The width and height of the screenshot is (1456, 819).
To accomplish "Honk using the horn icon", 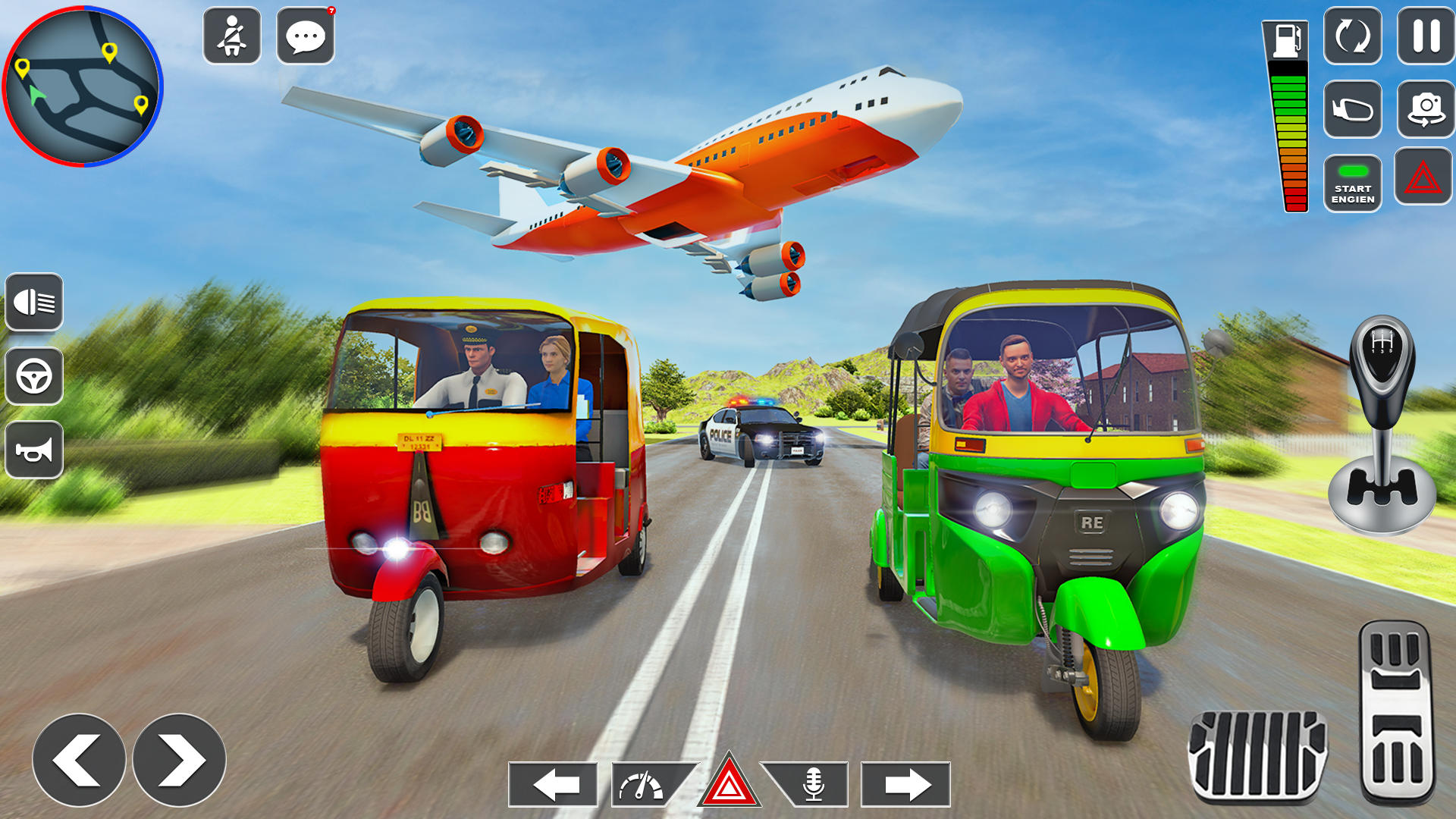I will pos(33,449).
